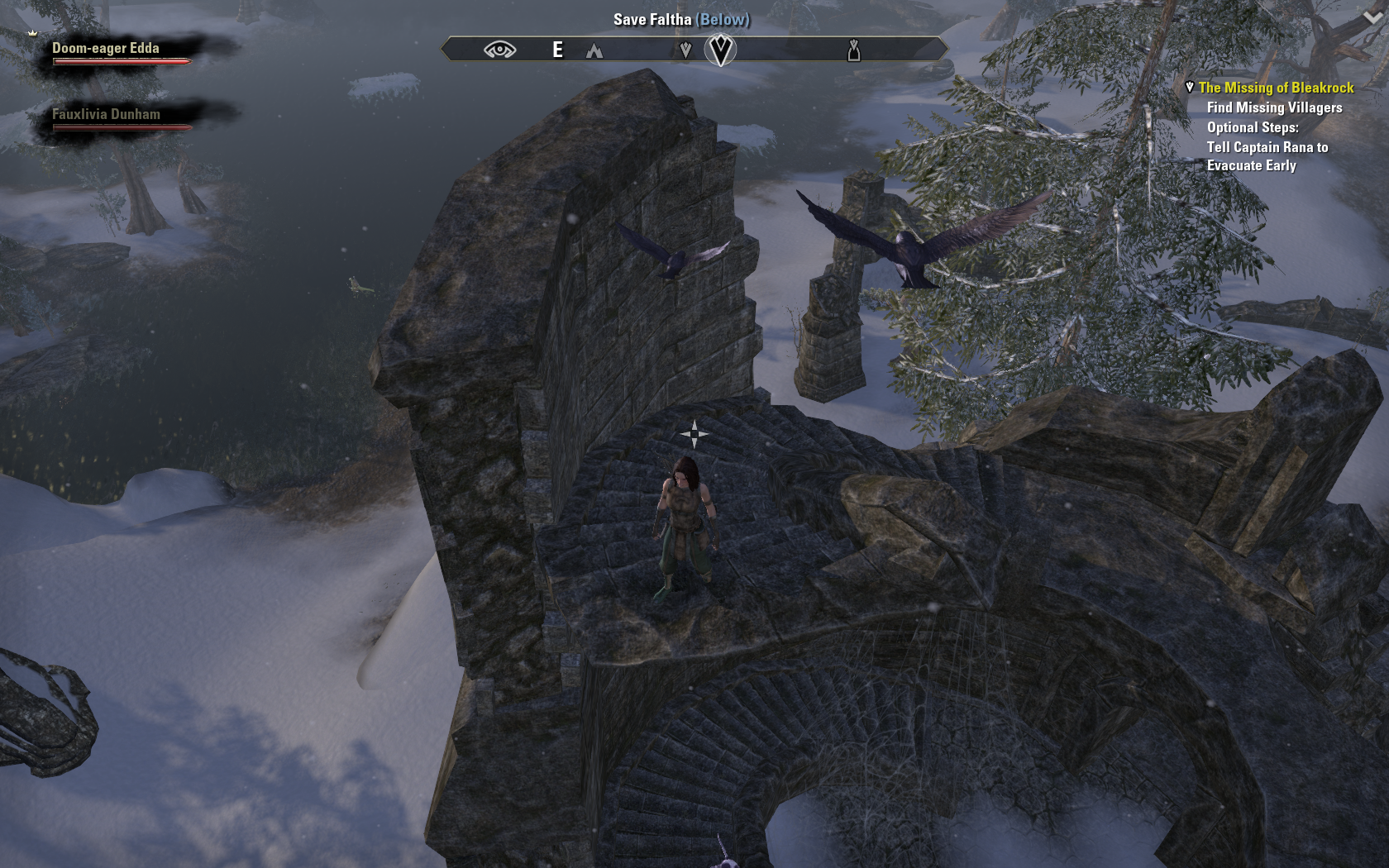Select The Missing of Bleakrock quest title
The width and height of the screenshot is (1389, 868).
(x=1276, y=88)
